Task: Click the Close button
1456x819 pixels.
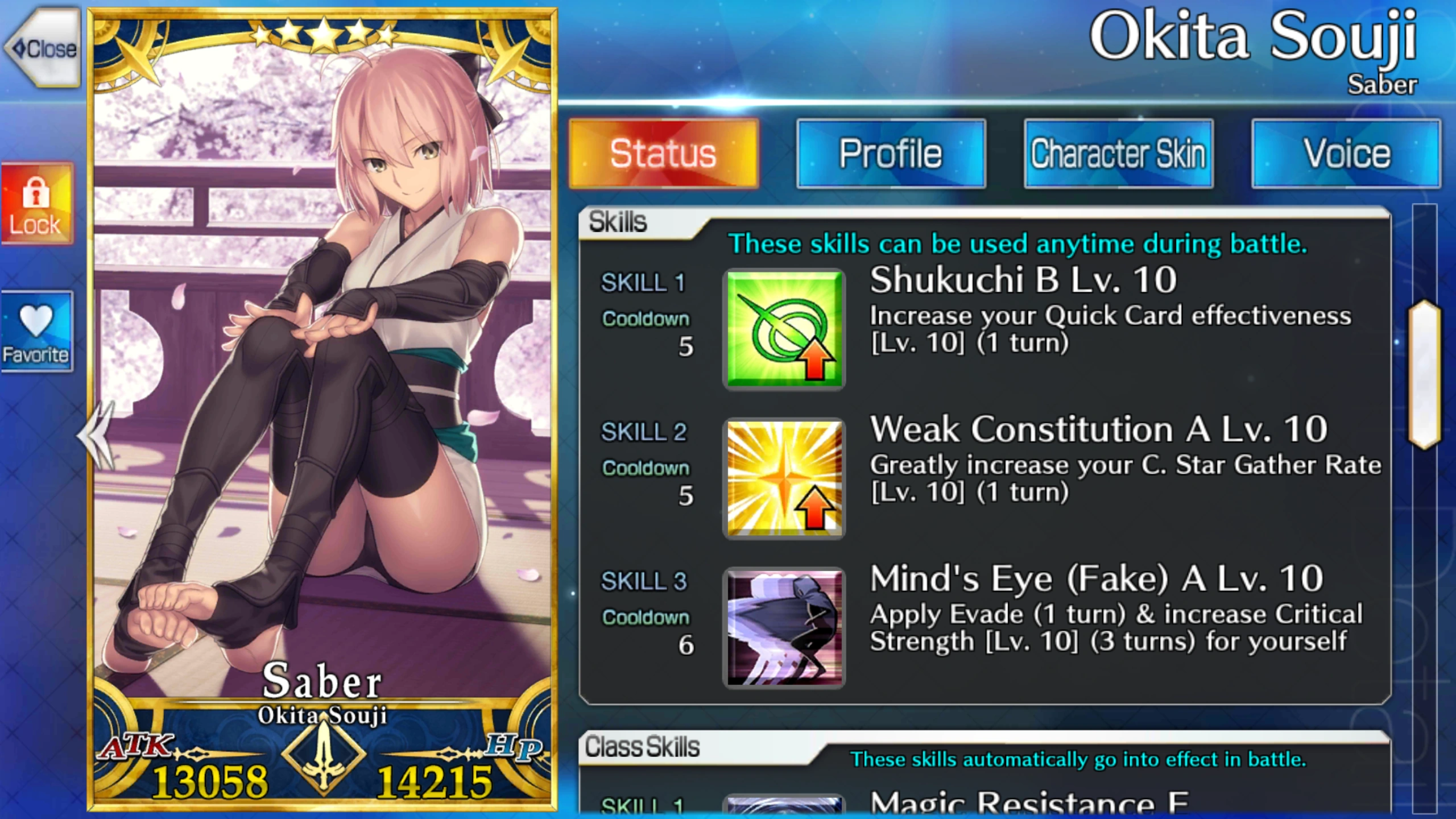Action: (41, 48)
